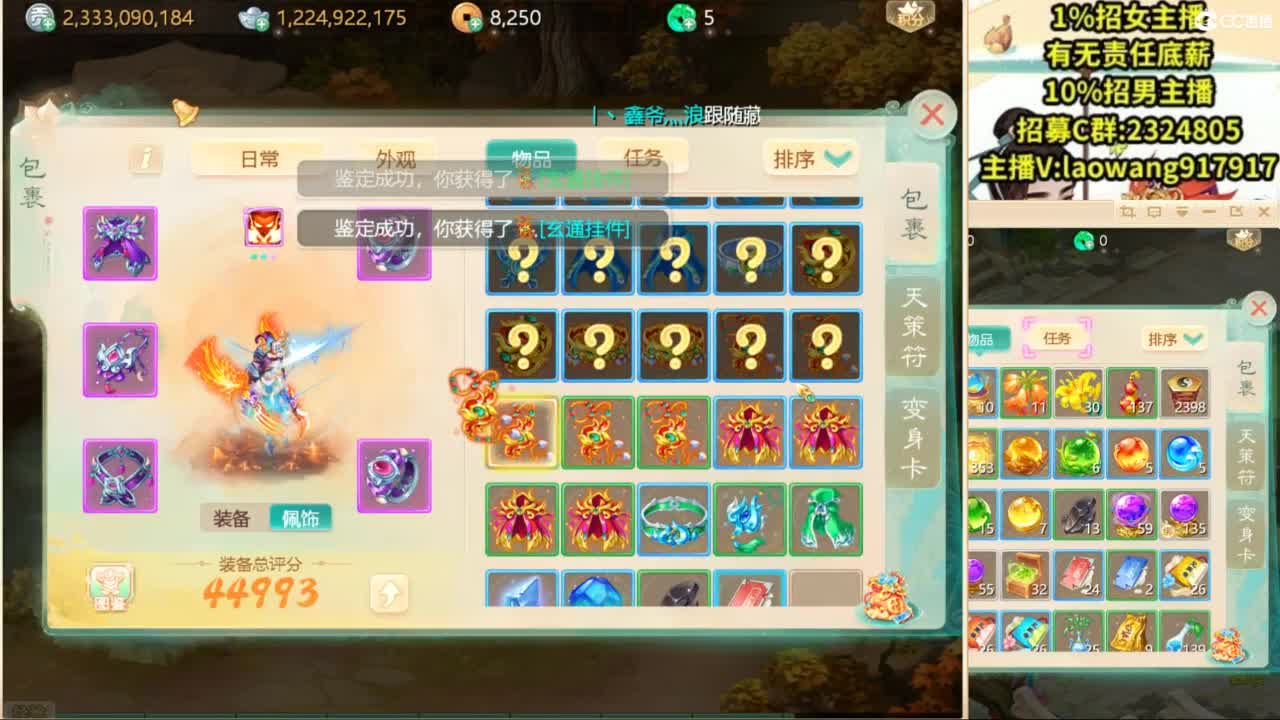1280x720 pixels.
Task: Switch to the 变身卡 side panel
Action: point(916,440)
